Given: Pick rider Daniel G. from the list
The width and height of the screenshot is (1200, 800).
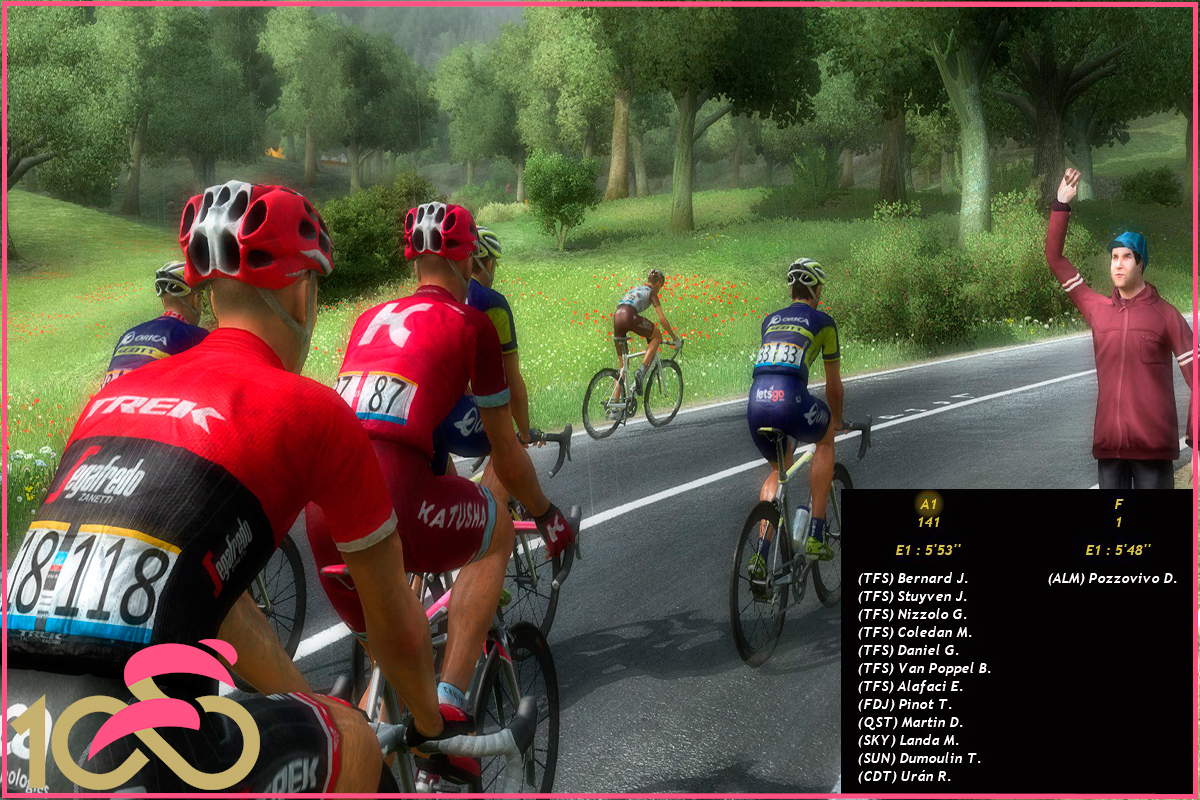Looking at the screenshot, I should 908,650.
